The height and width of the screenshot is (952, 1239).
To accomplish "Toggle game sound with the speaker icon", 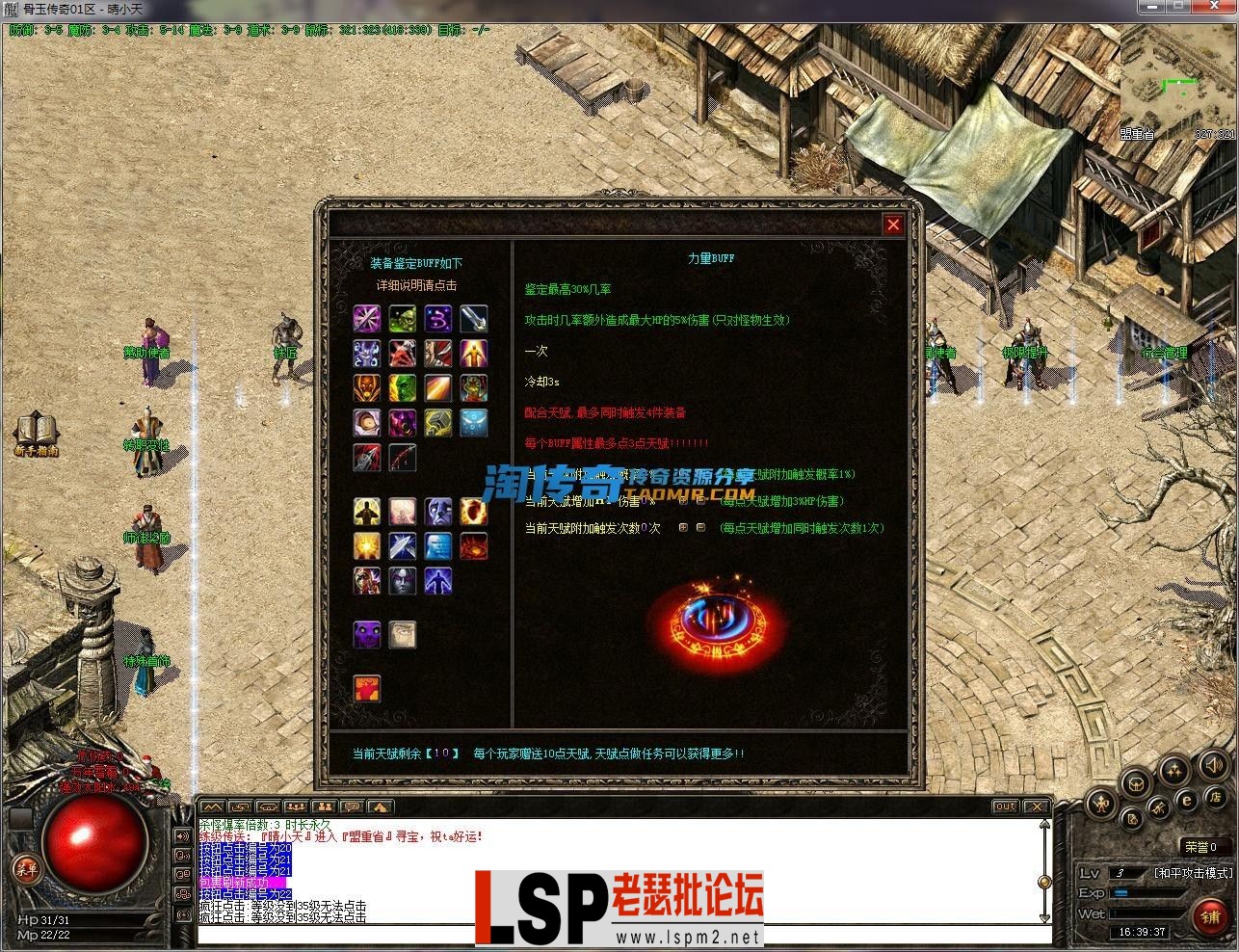I will tap(1213, 768).
